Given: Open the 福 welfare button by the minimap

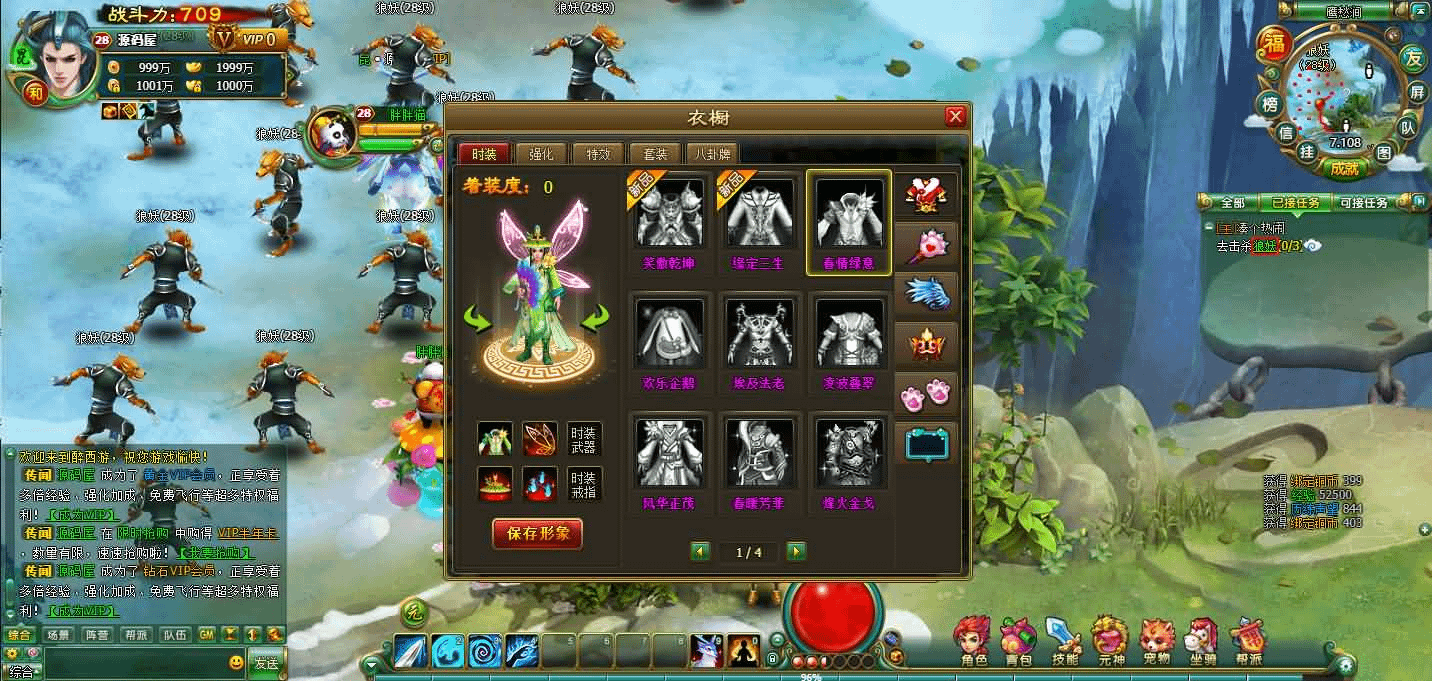Looking at the screenshot, I should [1275, 44].
